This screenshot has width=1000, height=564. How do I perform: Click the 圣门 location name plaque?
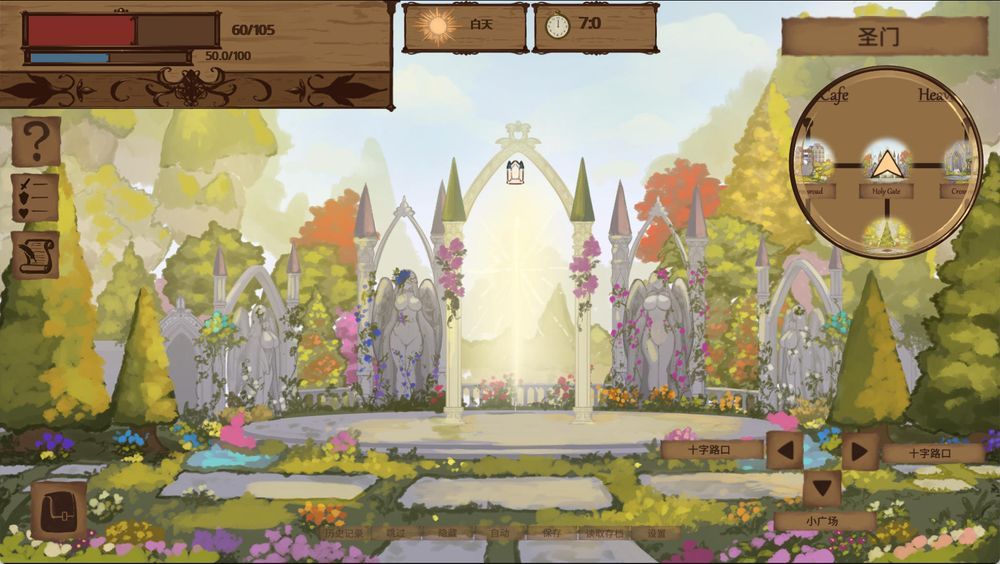884,37
